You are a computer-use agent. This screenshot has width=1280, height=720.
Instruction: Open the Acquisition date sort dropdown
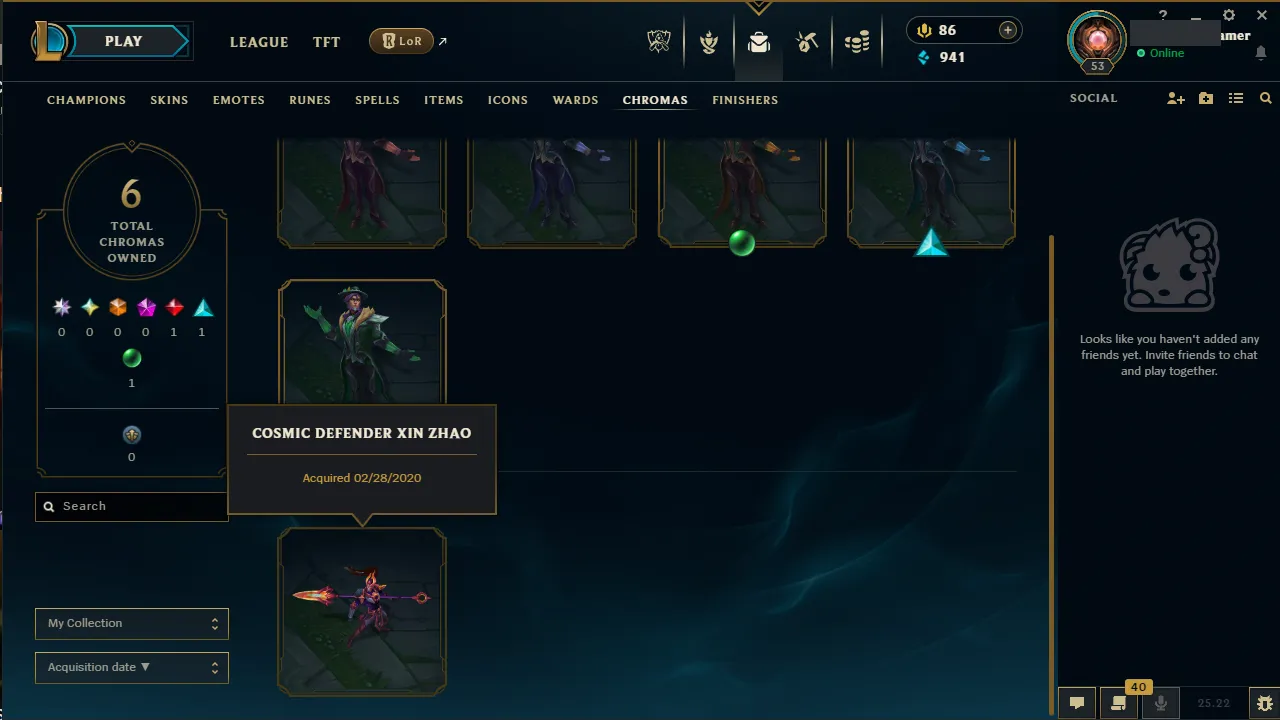[131, 667]
